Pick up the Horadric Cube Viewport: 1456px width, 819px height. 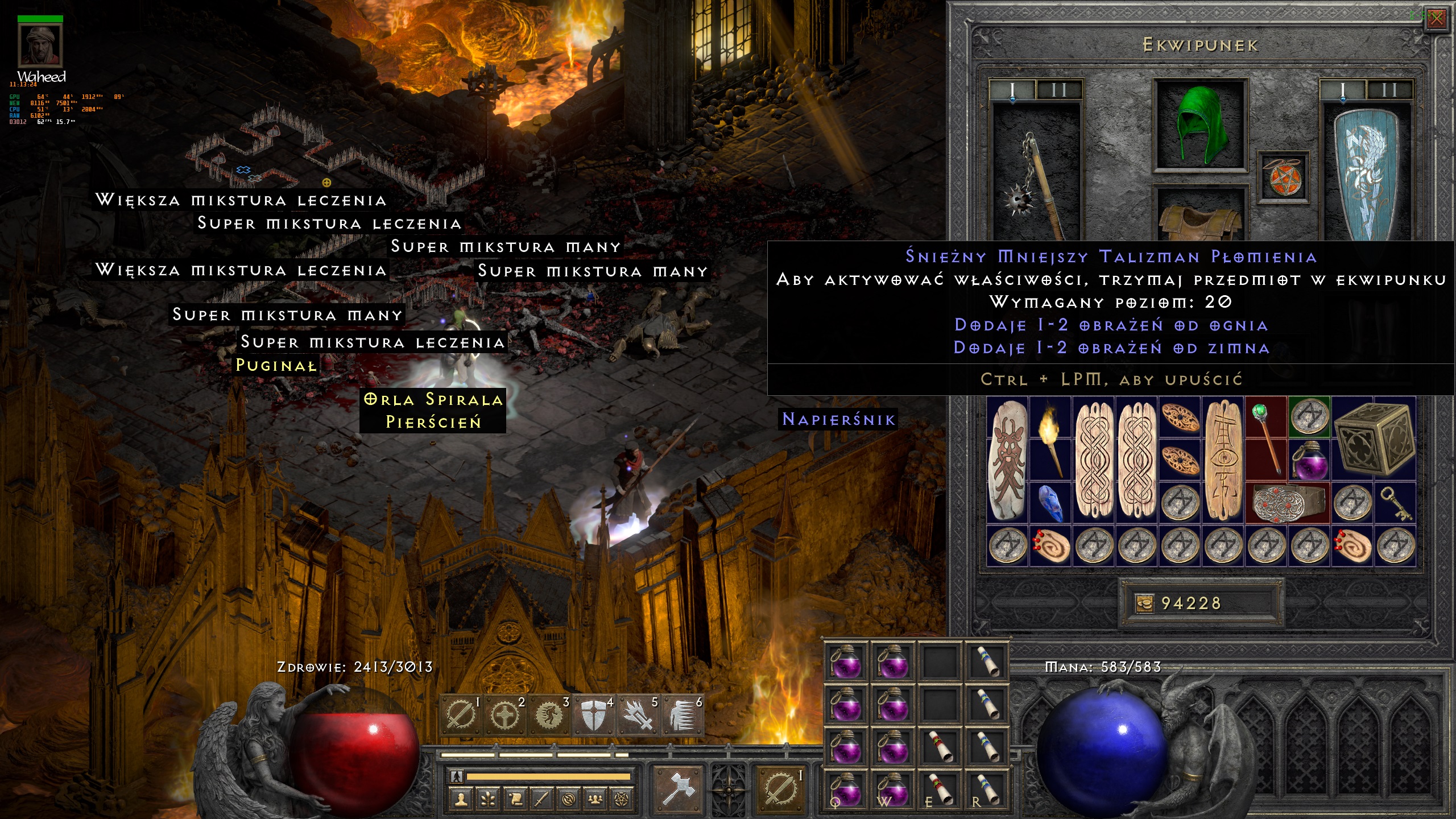pos(1373,438)
